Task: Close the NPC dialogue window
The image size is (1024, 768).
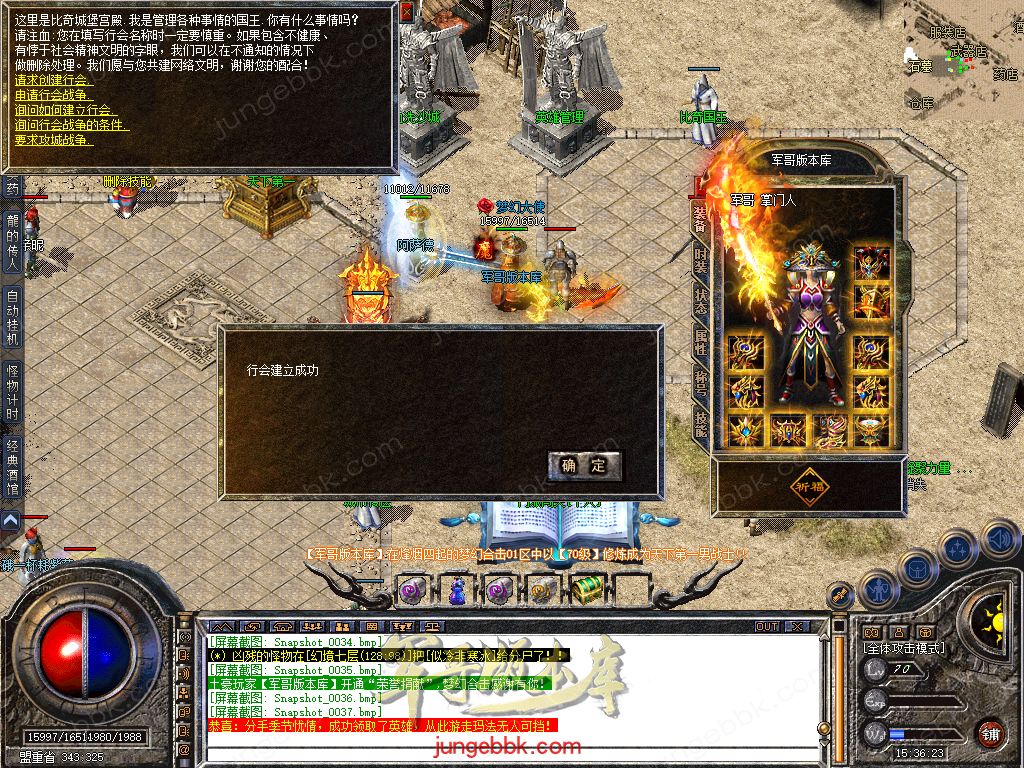Action: [x=406, y=13]
